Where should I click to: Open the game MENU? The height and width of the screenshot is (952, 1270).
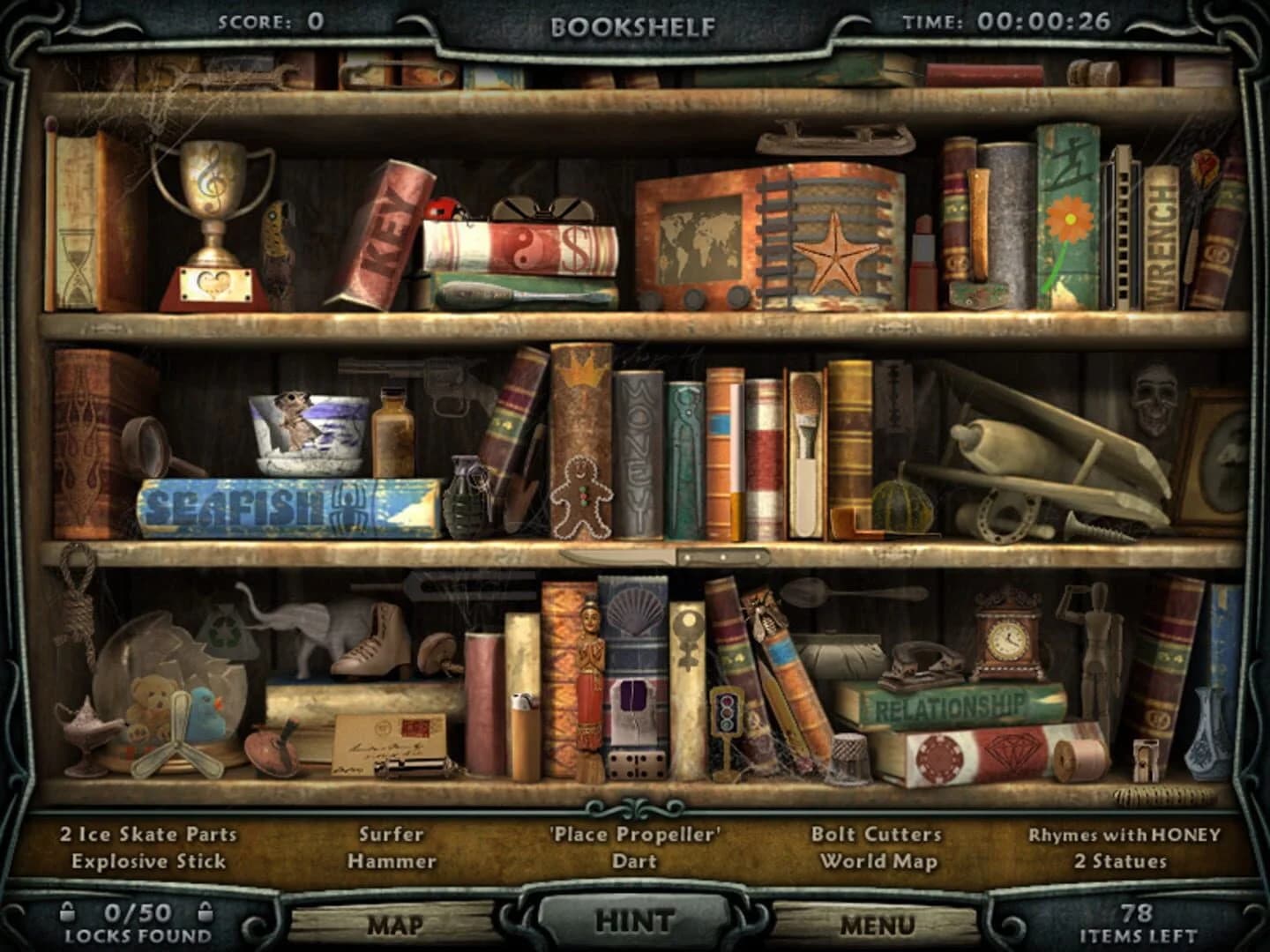point(879,924)
